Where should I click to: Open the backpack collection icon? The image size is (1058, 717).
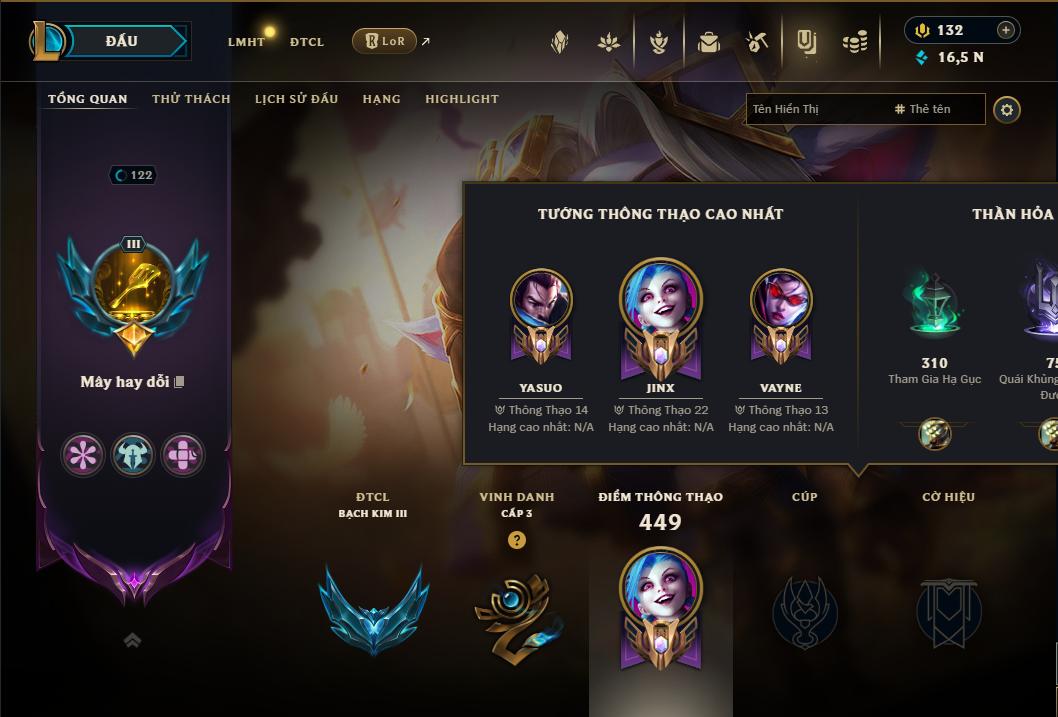point(709,42)
